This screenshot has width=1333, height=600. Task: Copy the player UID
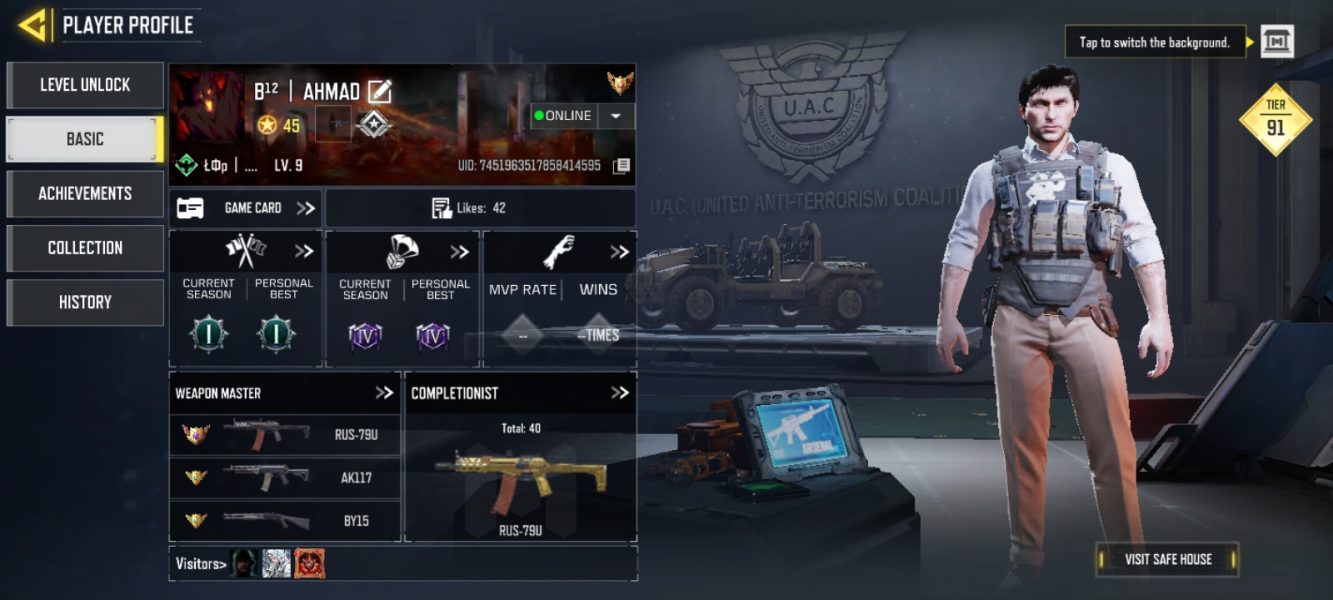[621, 165]
